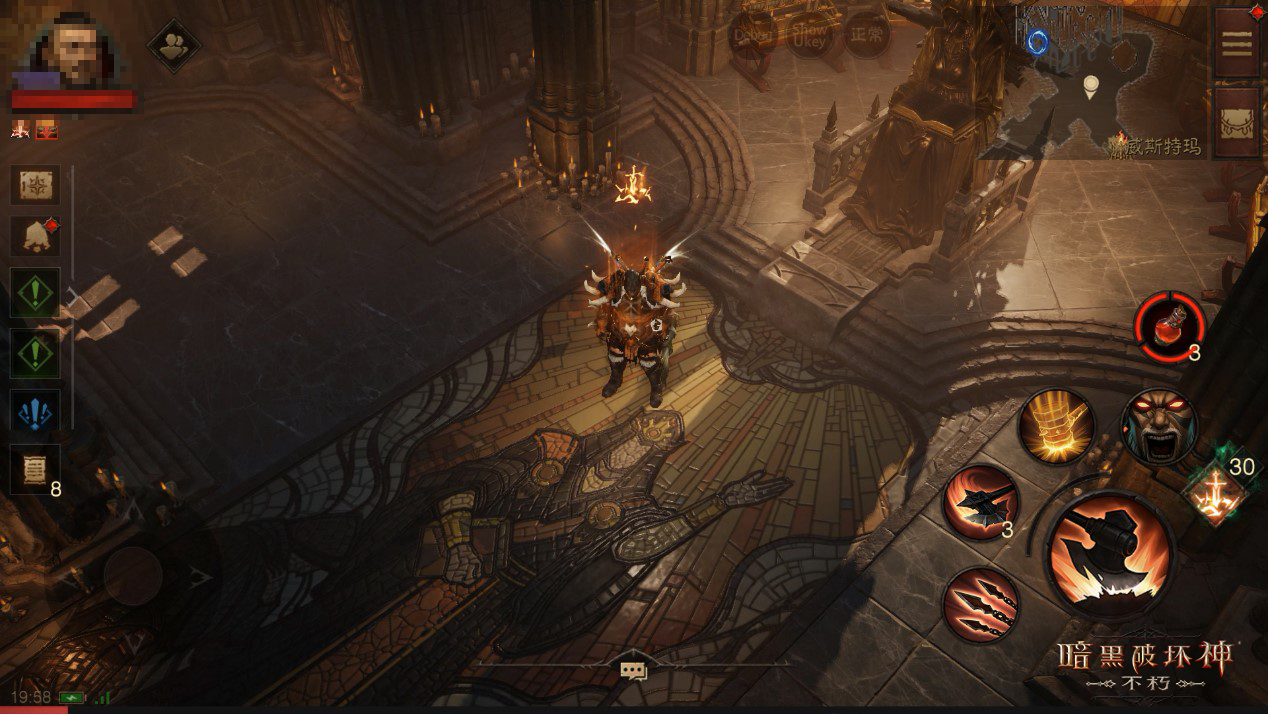Drink the red health potion
Screen dimensions: 1268x714
1168,327
